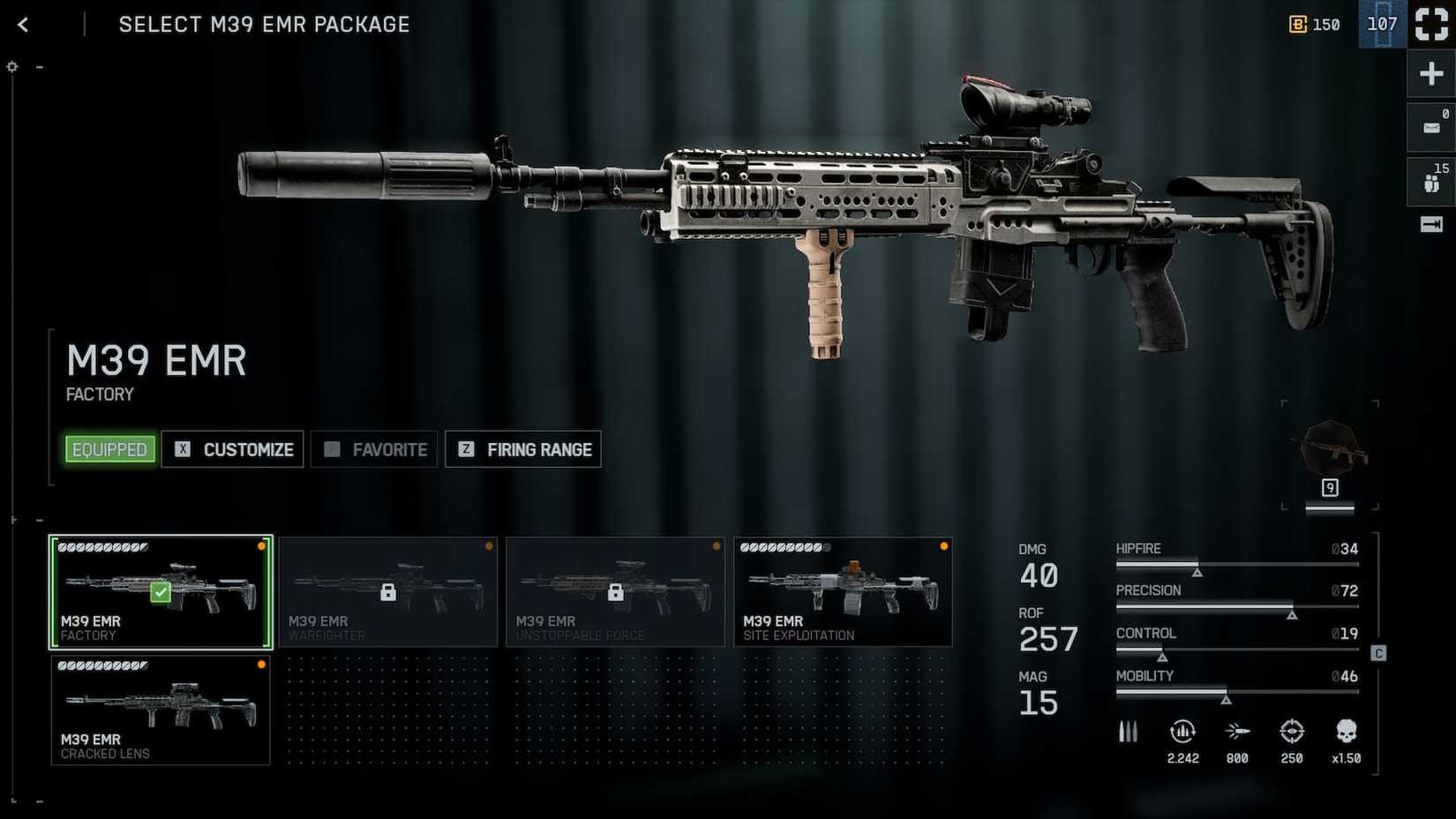Click the arrow panel icon in sidebar
The image size is (1456, 819).
tap(1430, 224)
